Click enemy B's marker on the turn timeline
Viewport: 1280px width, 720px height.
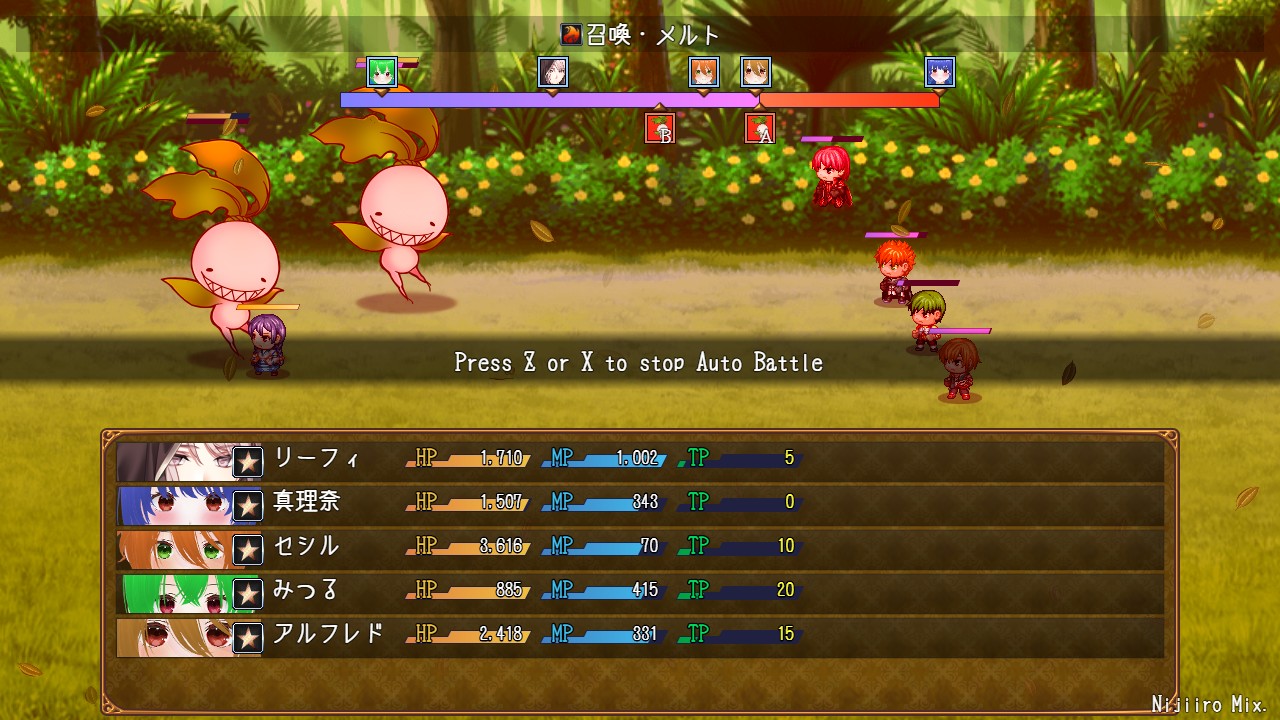click(660, 129)
